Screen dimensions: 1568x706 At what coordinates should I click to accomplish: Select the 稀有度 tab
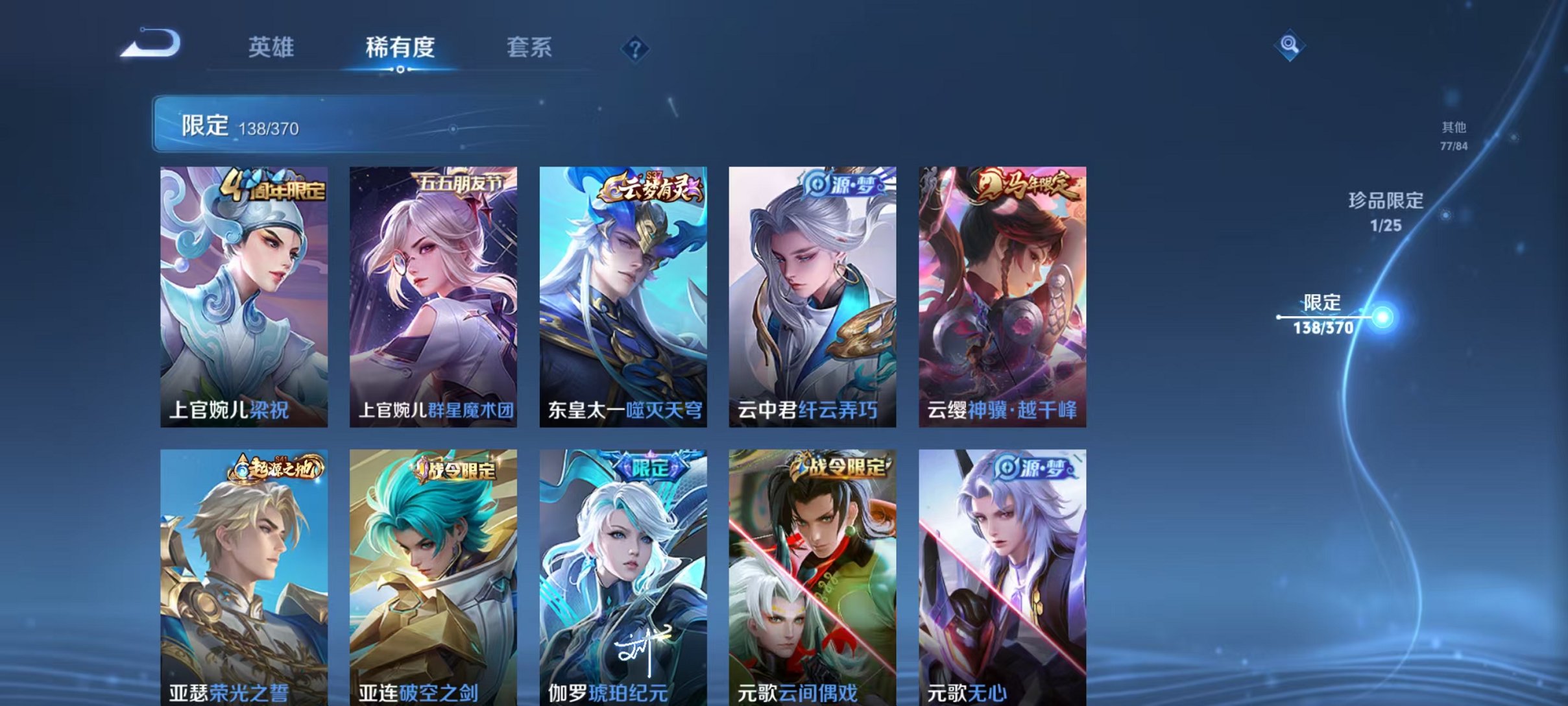click(x=400, y=47)
